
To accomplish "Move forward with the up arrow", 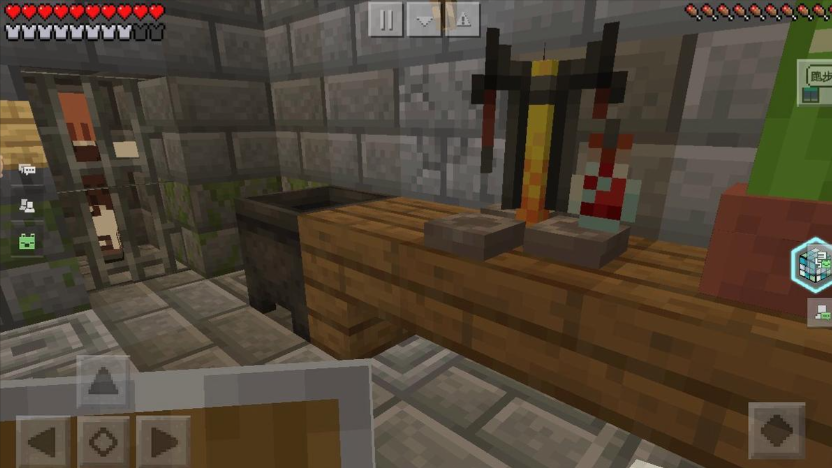I will 103,382.
